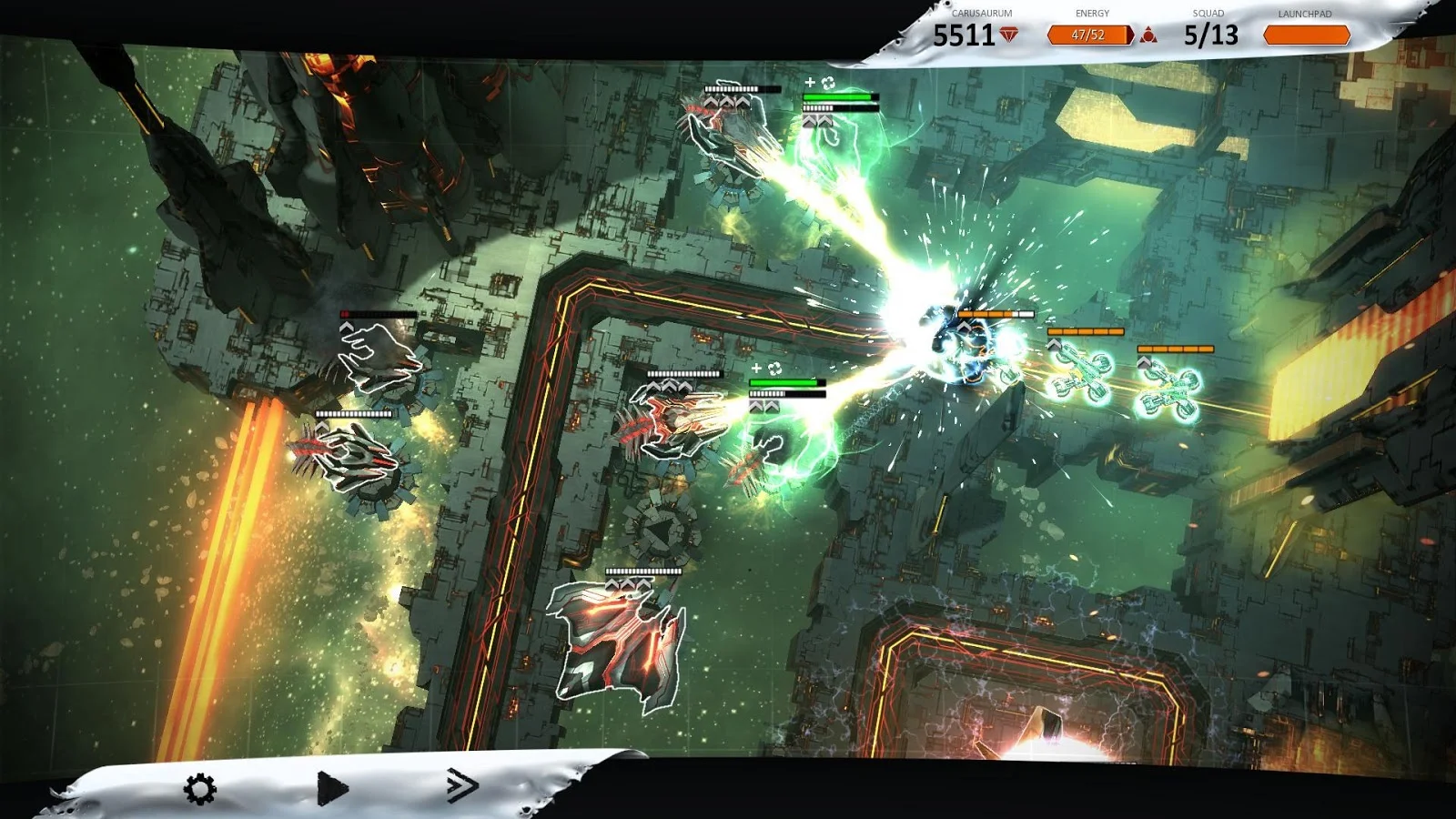The width and height of the screenshot is (1456, 819).
Task: Open settings with the gear icon
Action: 200,788
